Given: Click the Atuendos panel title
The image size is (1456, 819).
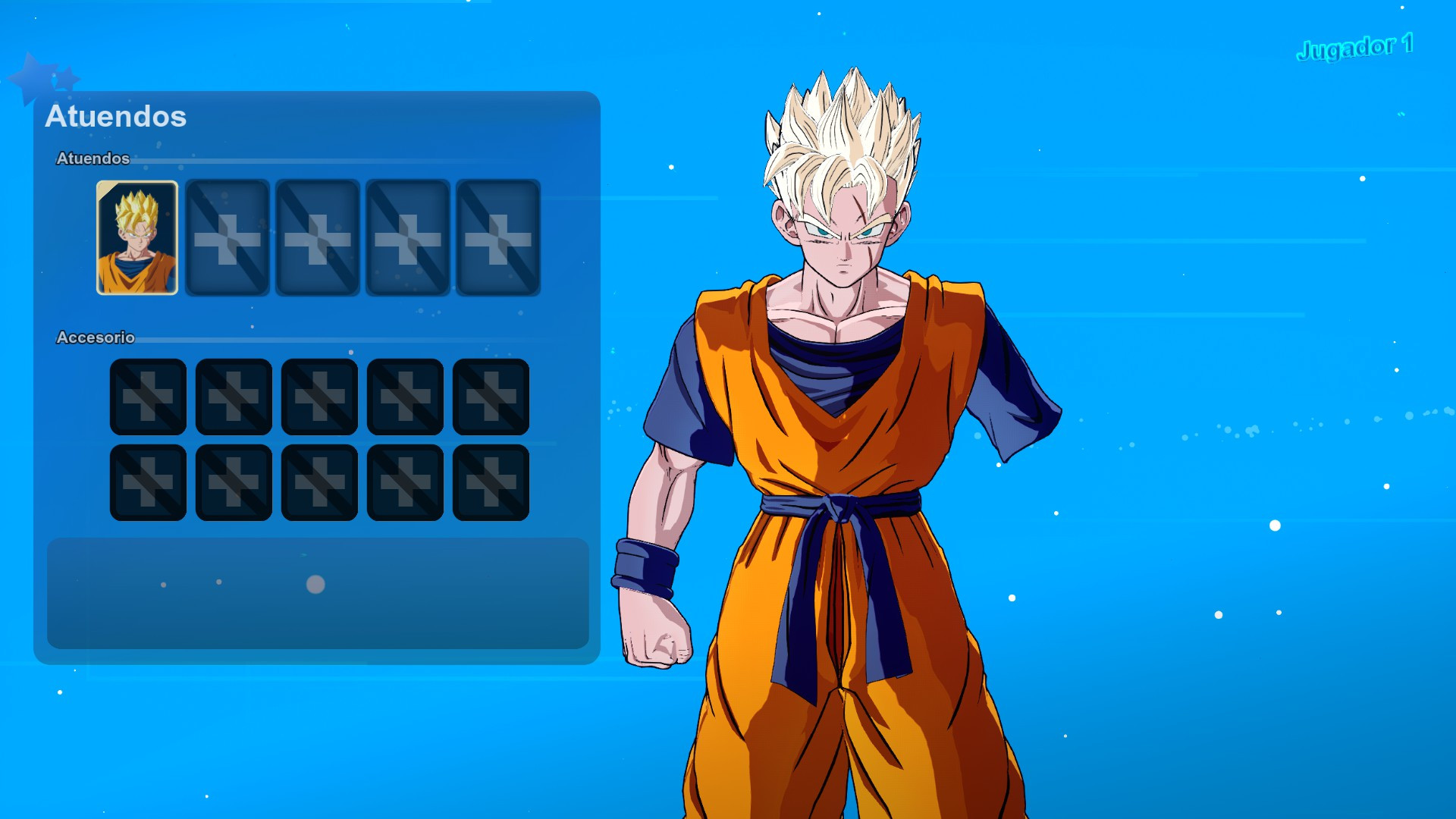Looking at the screenshot, I should [x=117, y=117].
